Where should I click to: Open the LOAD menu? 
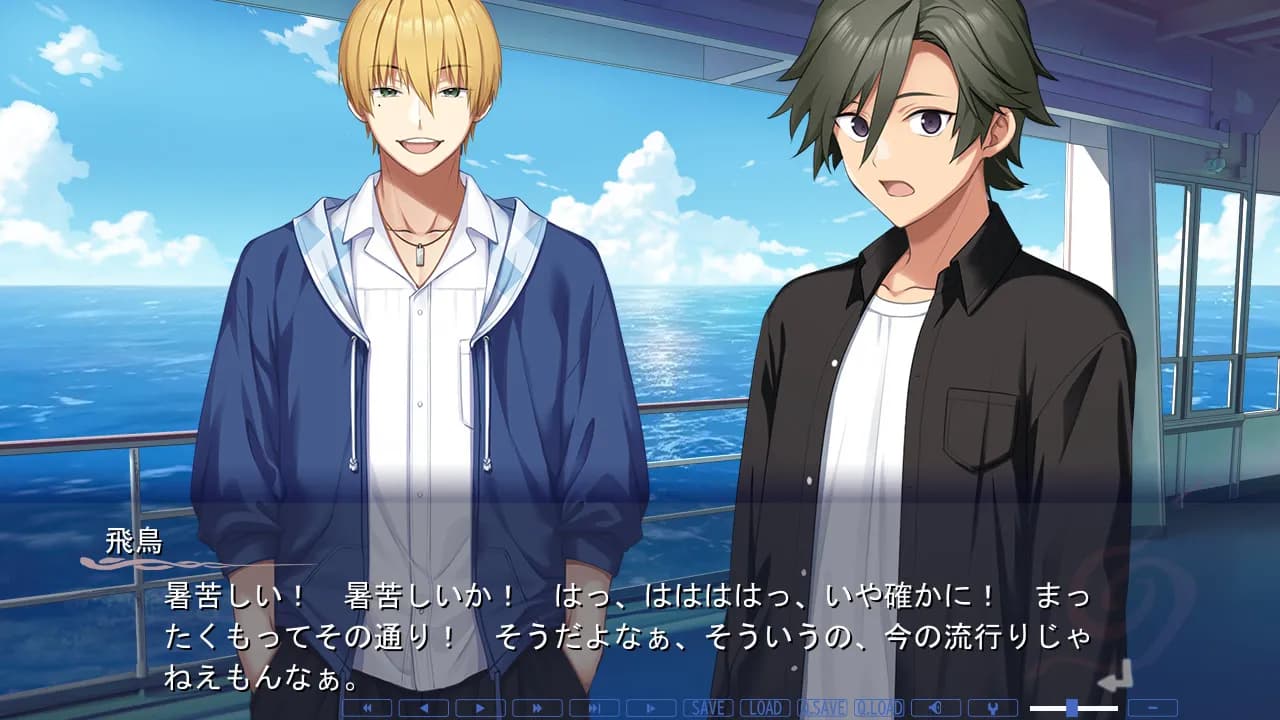point(765,708)
